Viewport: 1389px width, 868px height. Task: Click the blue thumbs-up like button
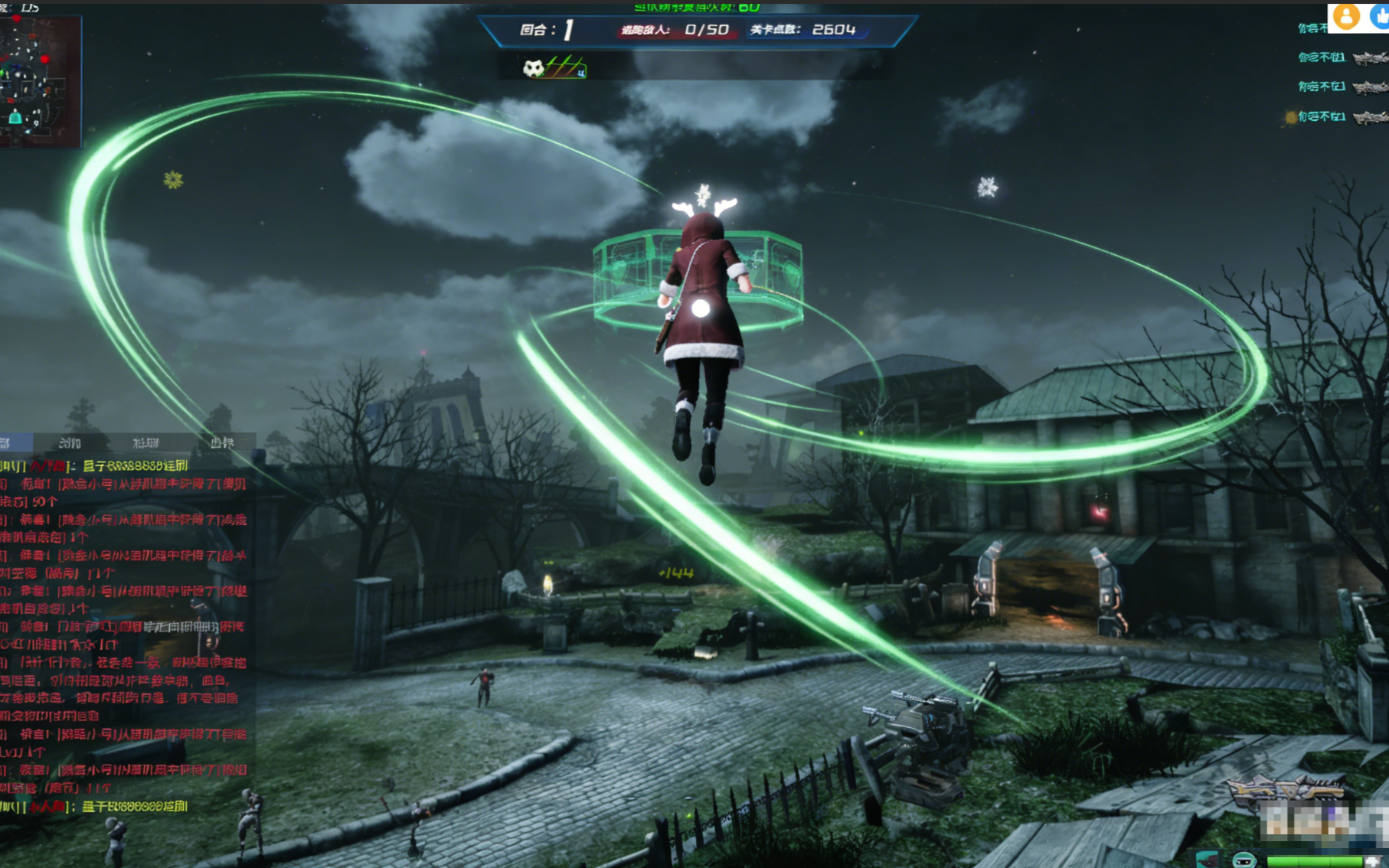click(x=1380, y=16)
